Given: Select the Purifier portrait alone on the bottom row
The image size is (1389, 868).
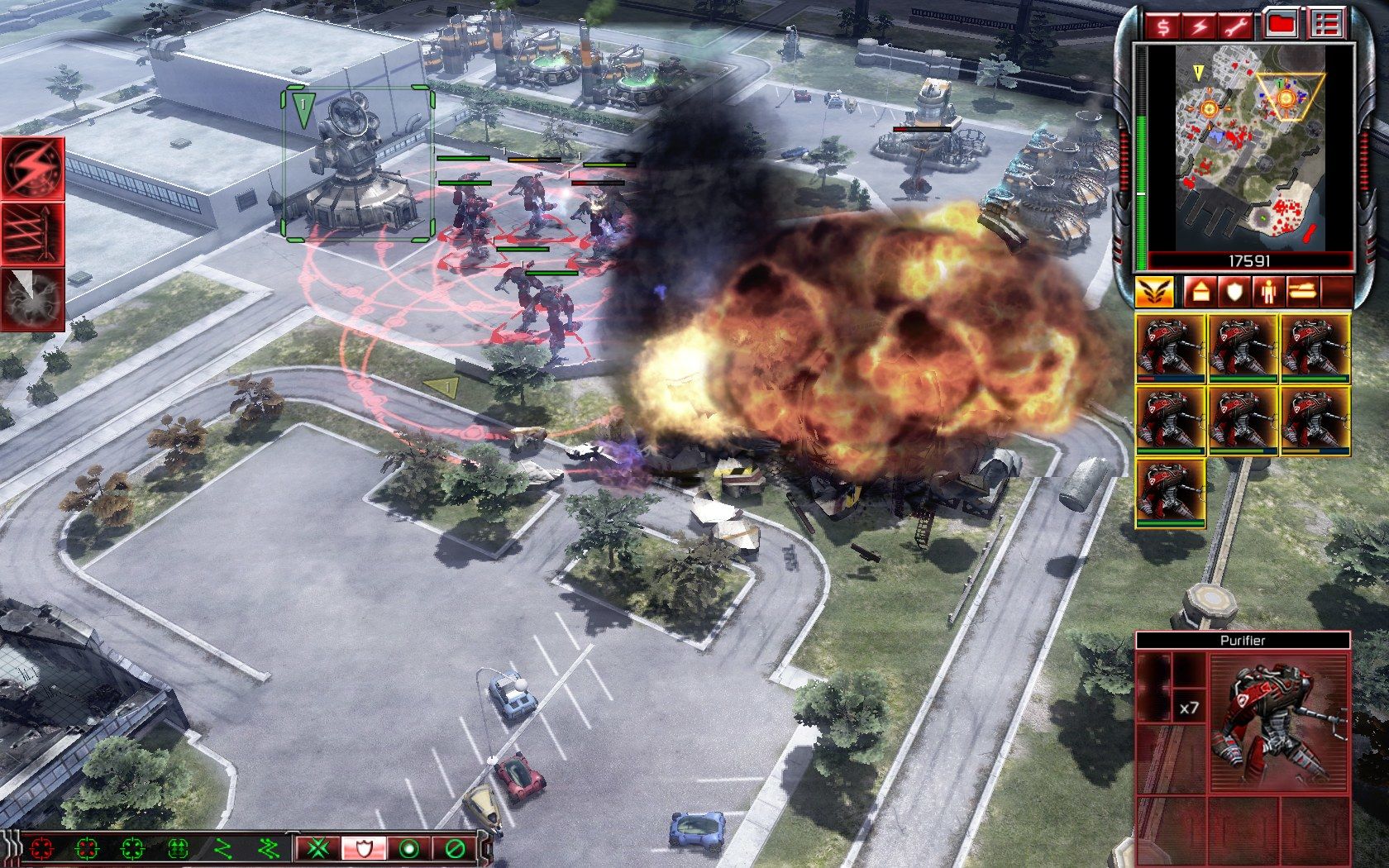Looking at the screenshot, I should pos(1170,494).
